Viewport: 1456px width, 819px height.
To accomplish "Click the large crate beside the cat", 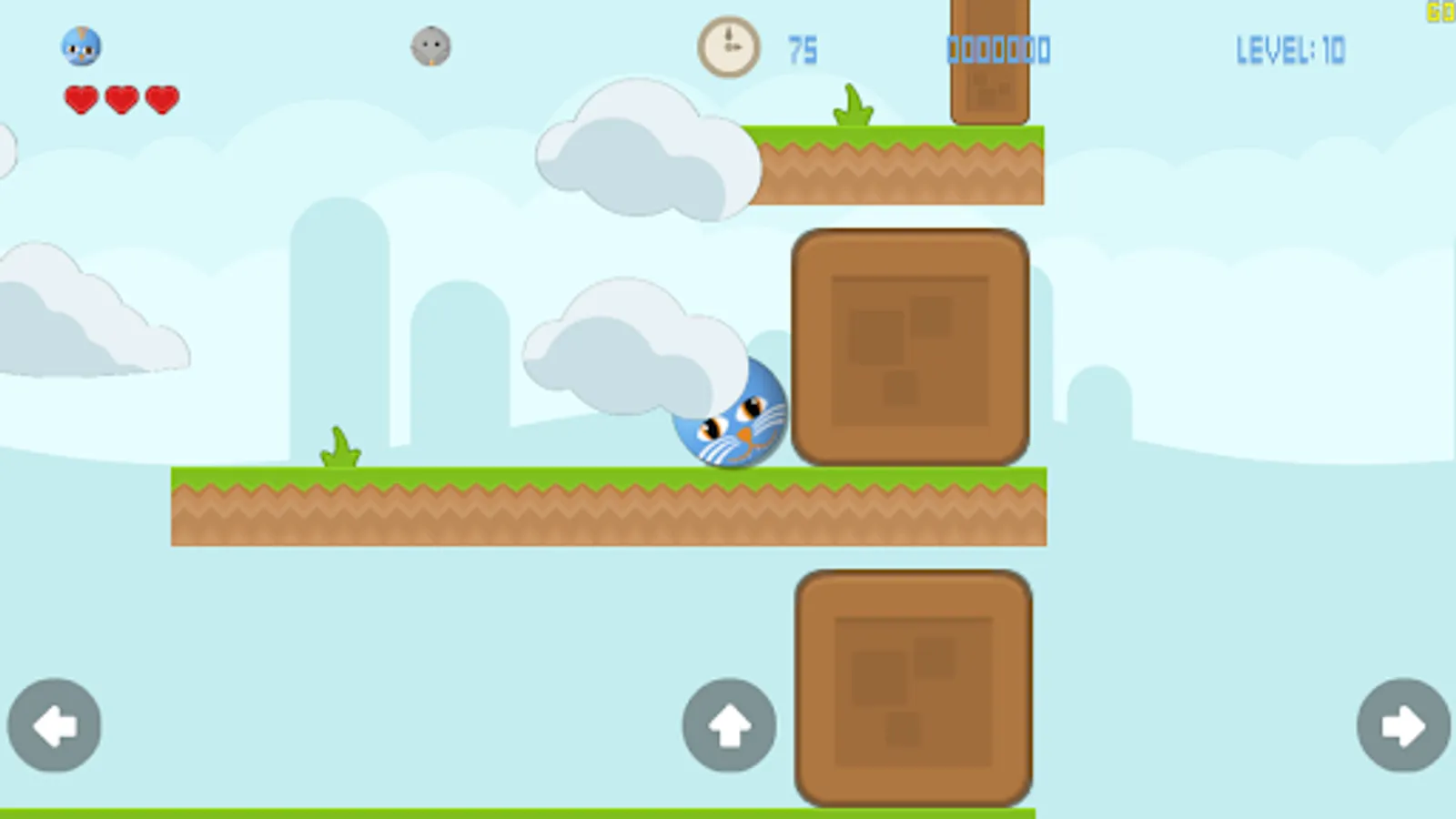I will click(910, 350).
